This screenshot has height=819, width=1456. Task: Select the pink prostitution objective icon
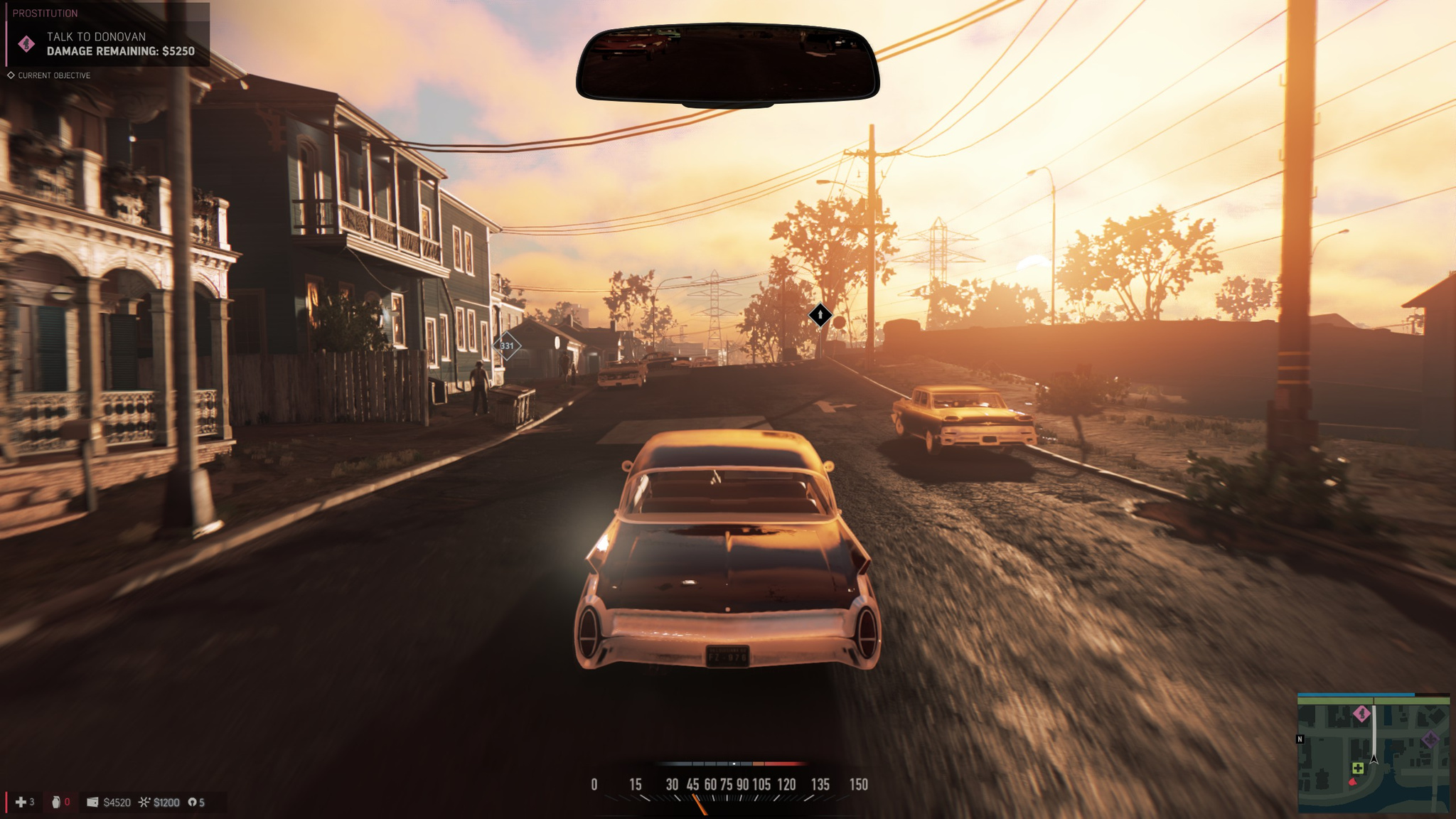click(x=26, y=44)
